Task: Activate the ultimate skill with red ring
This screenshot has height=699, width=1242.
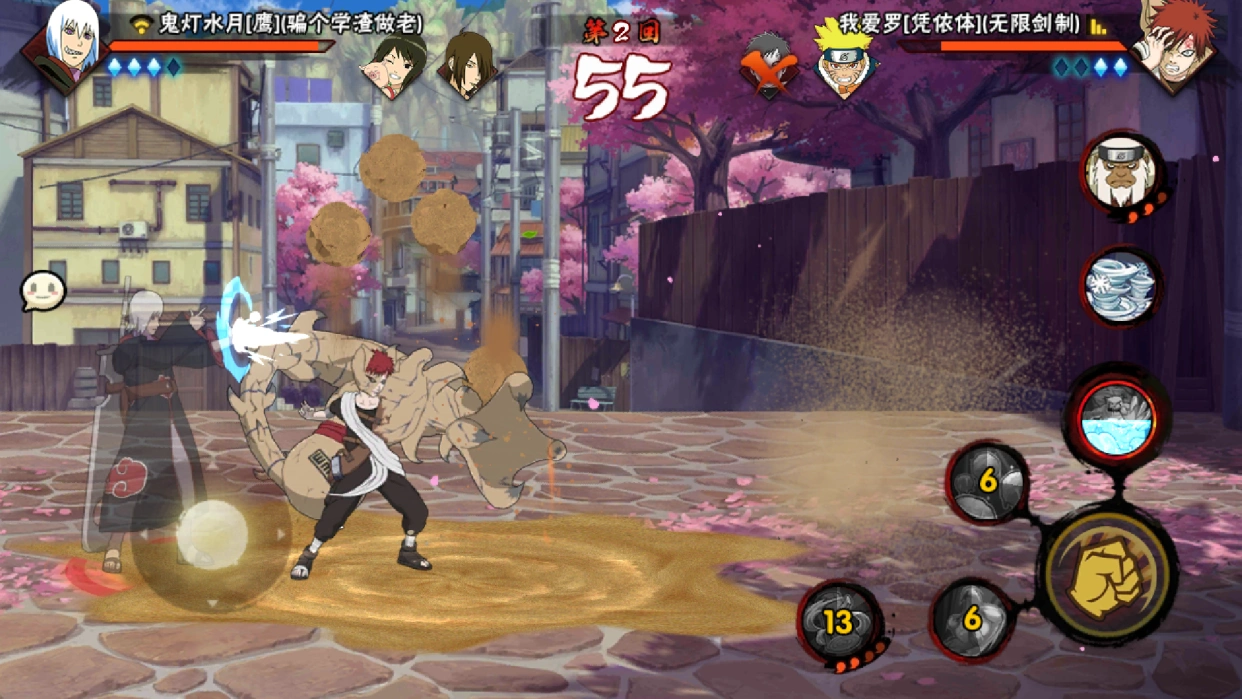Action: pyautogui.click(x=1117, y=420)
